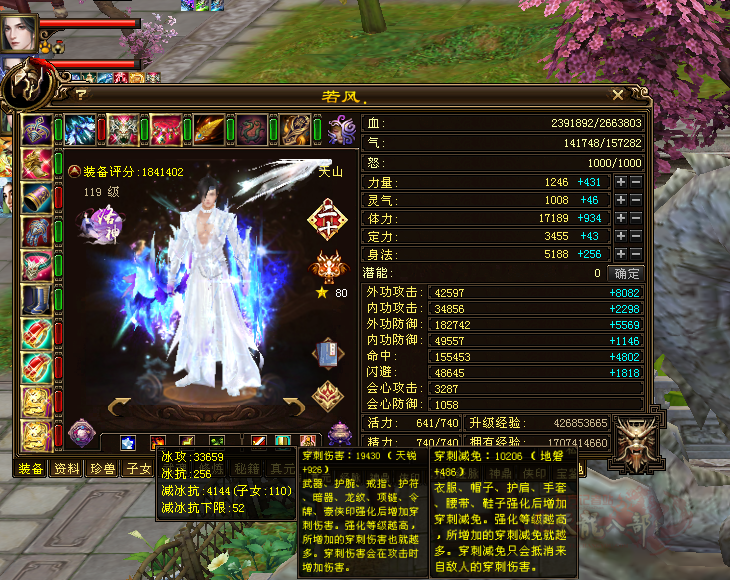Increase 力量 stat with plus button
730x580 pixels.
tap(621, 182)
